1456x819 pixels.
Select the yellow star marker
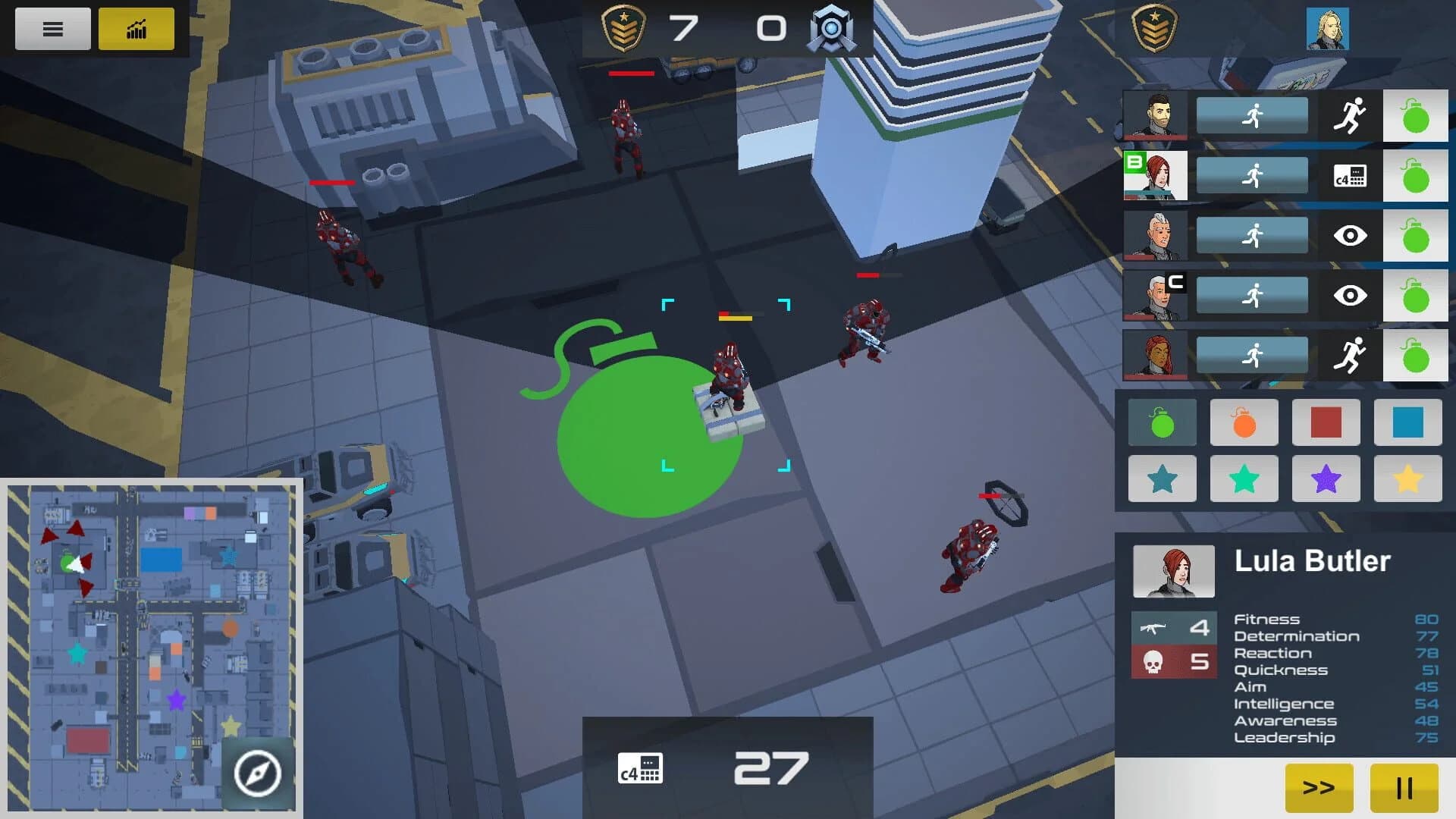tap(1407, 479)
